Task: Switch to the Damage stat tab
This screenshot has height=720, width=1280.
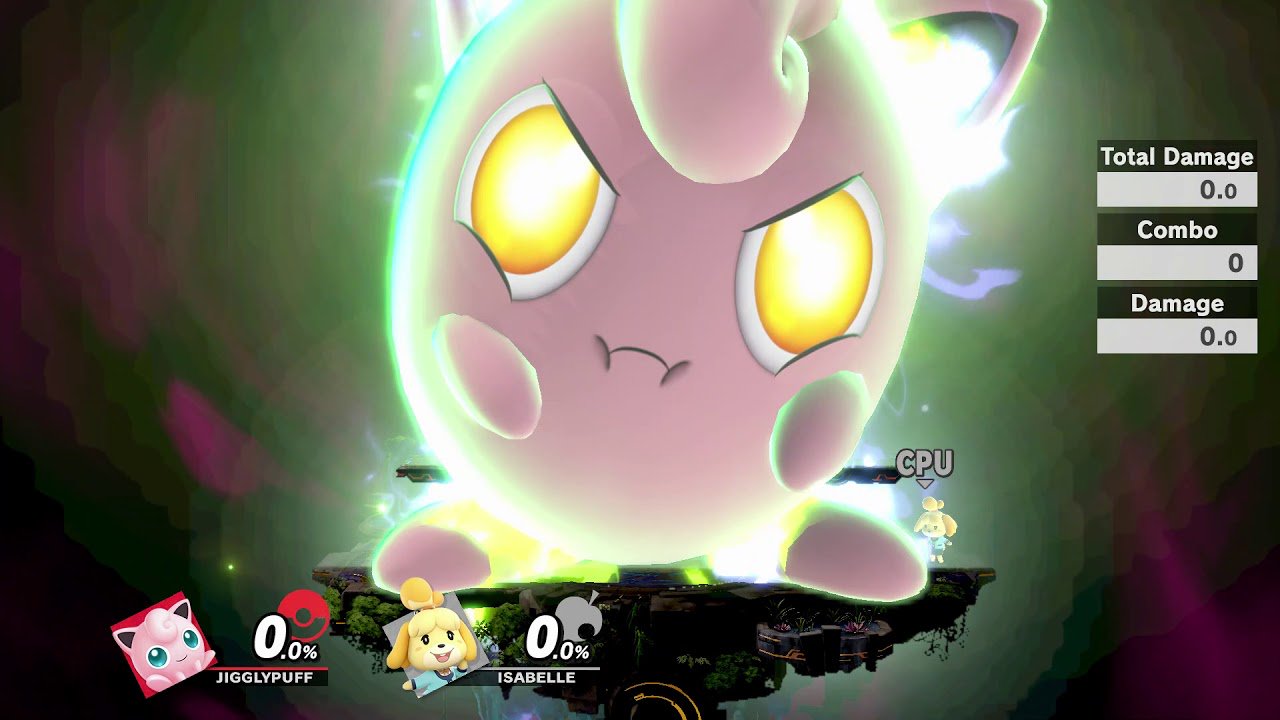Action: point(1176,303)
